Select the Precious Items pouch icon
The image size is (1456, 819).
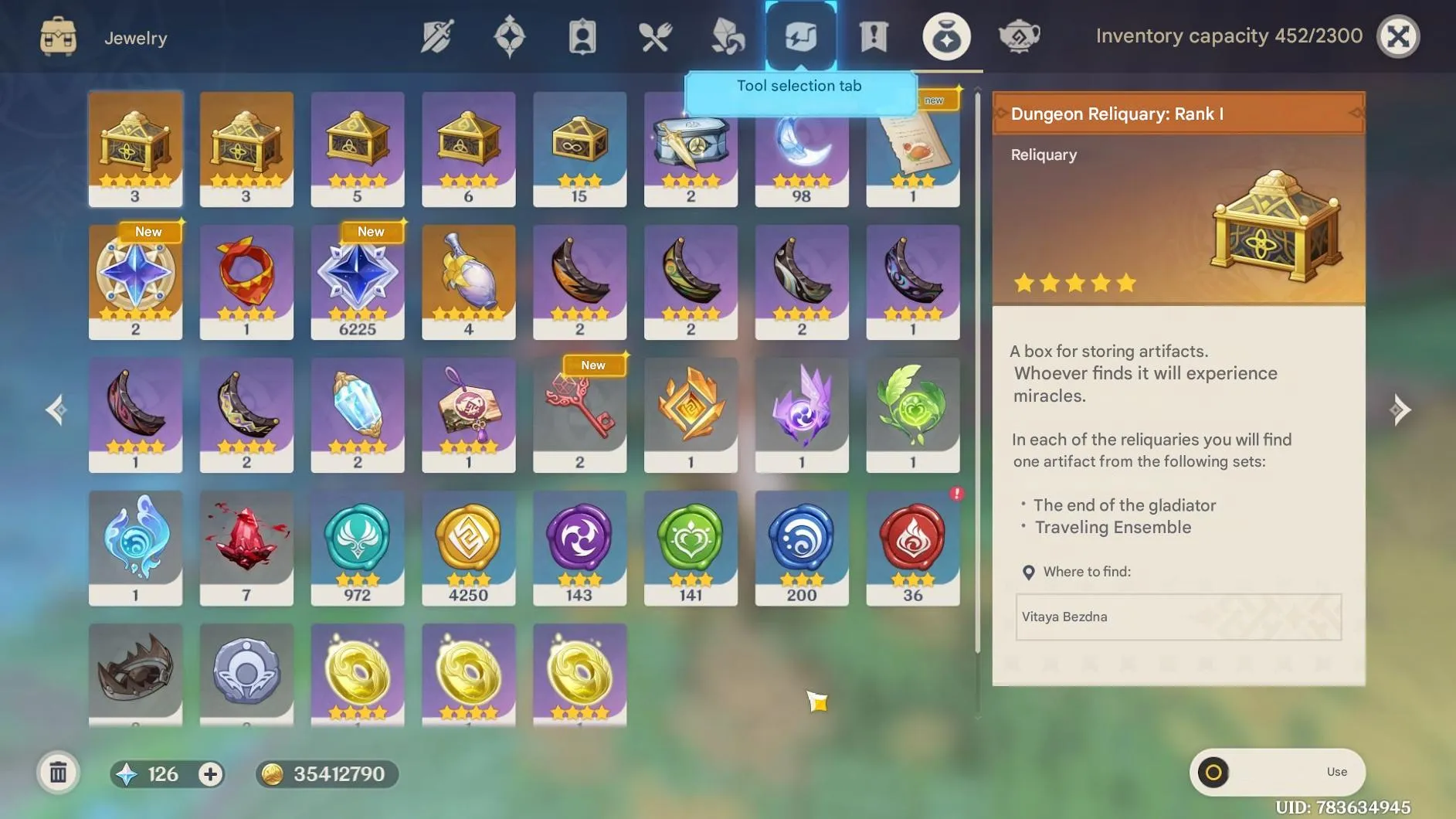(945, 36)
